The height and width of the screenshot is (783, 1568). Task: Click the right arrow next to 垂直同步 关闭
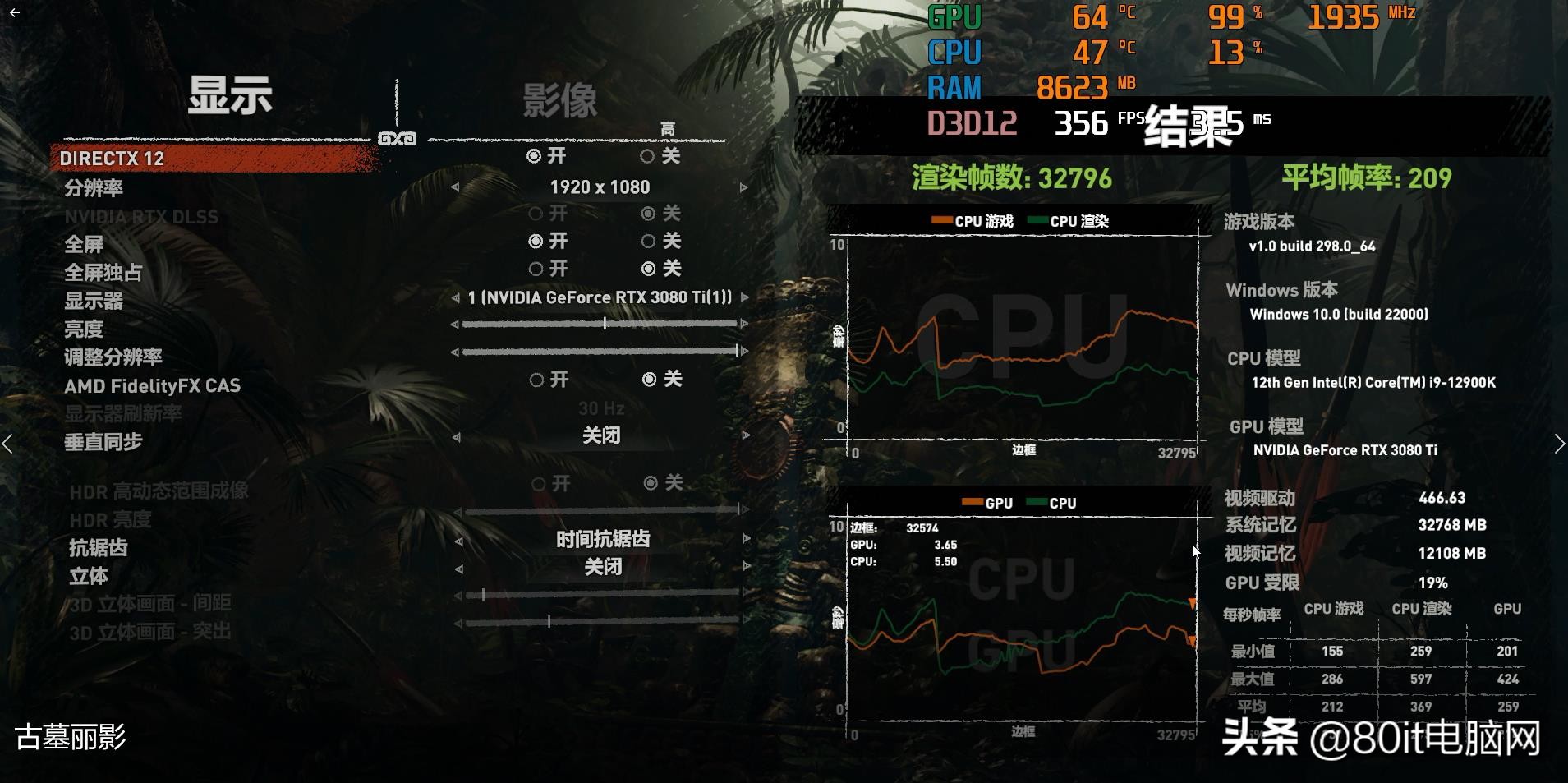pos(745,435)
